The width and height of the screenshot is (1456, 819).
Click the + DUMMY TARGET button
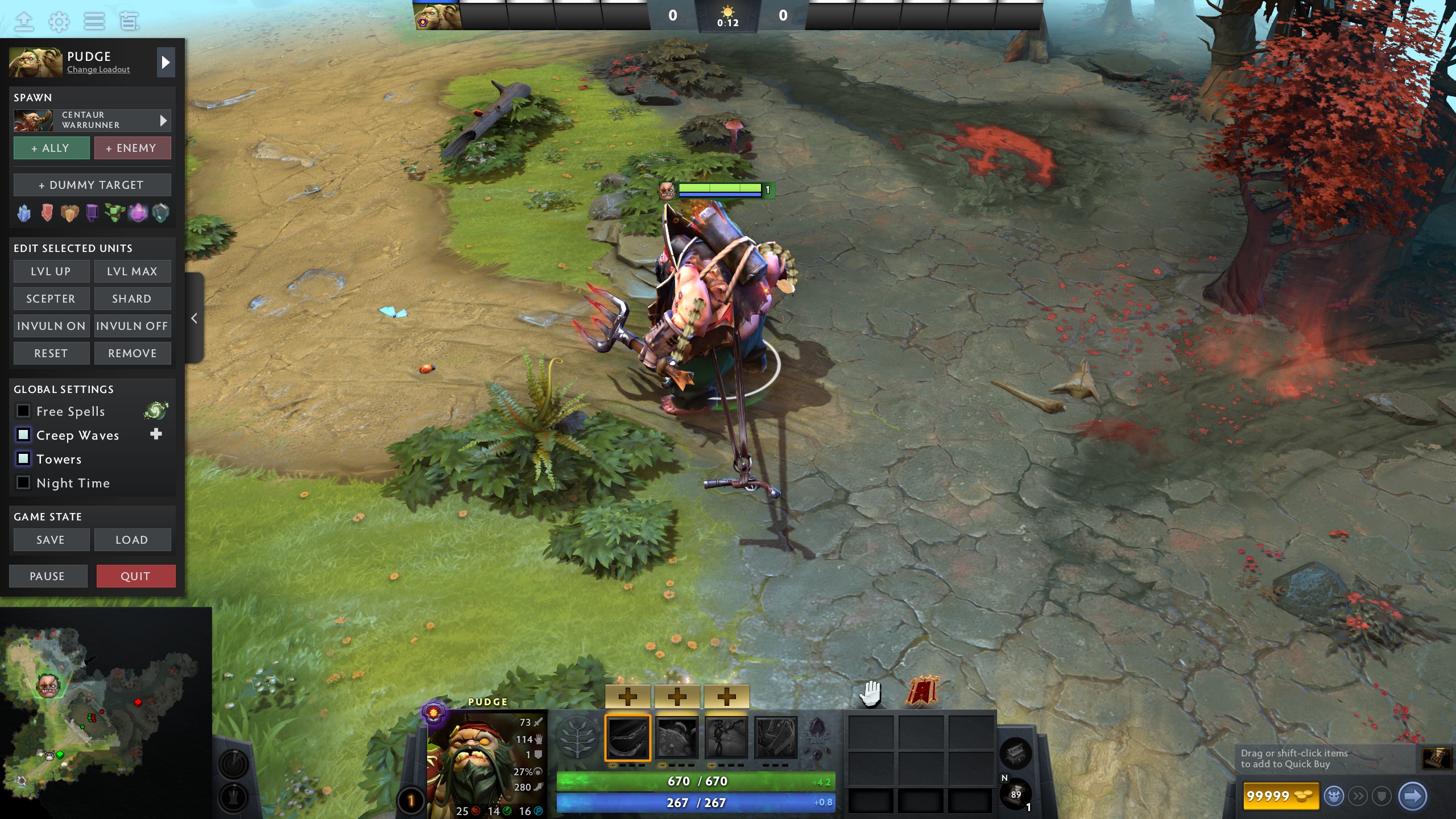(x=92, y=184)
